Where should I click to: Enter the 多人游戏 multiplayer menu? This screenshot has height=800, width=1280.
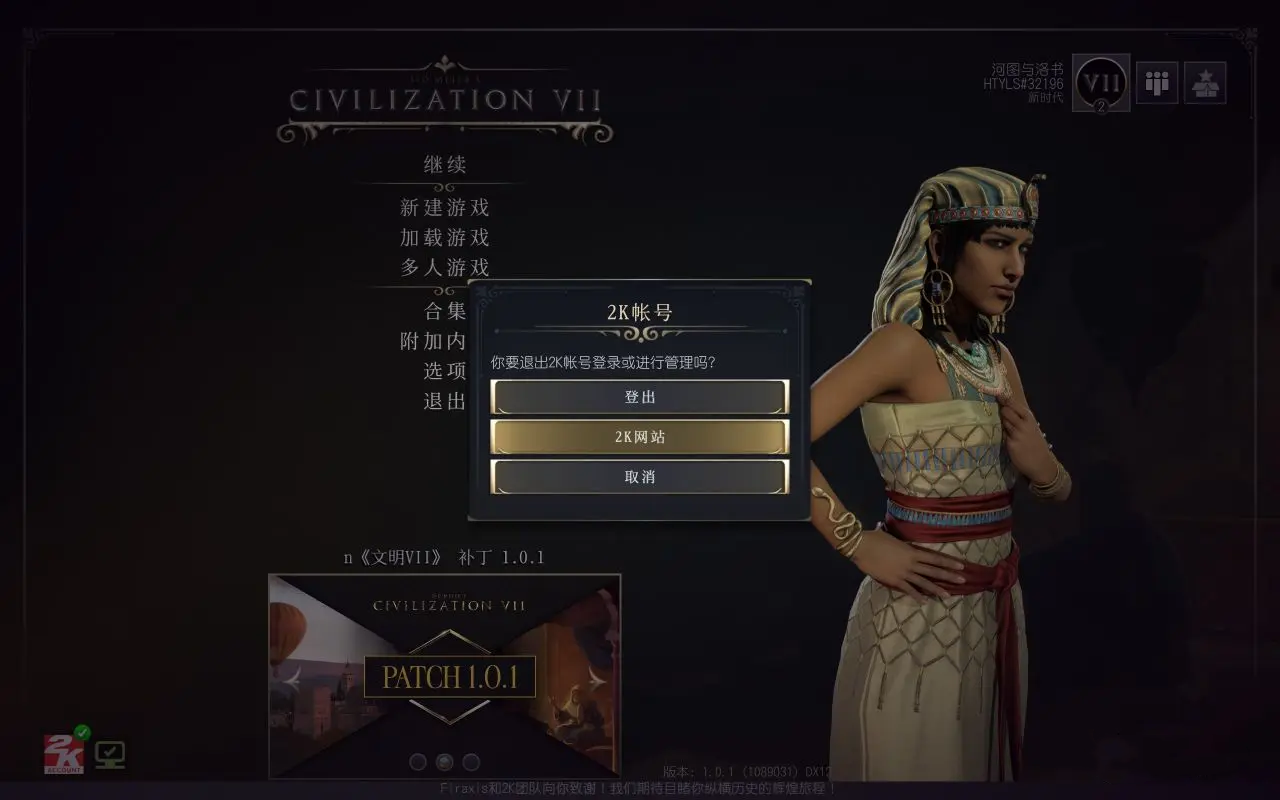(445, 268)
